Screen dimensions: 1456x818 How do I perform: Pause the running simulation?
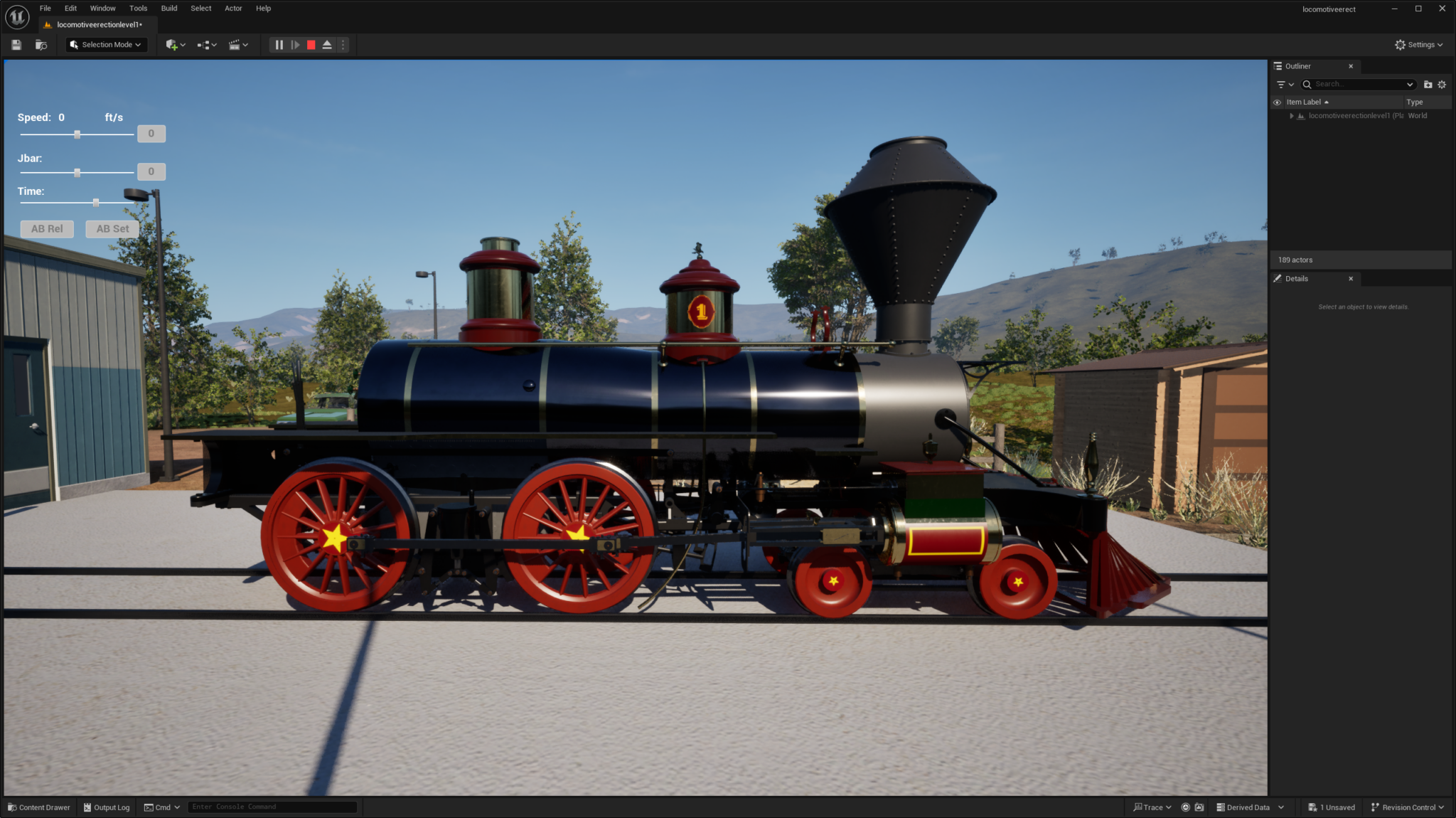[279, 44]
